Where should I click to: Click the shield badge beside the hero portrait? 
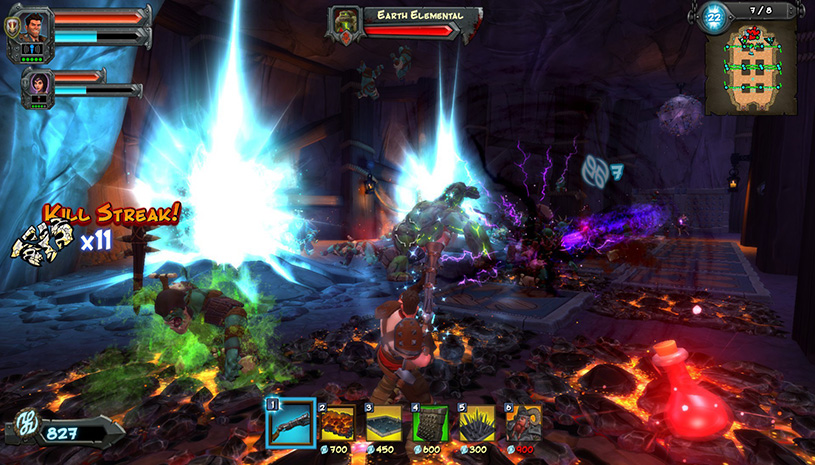pos(12,30)
